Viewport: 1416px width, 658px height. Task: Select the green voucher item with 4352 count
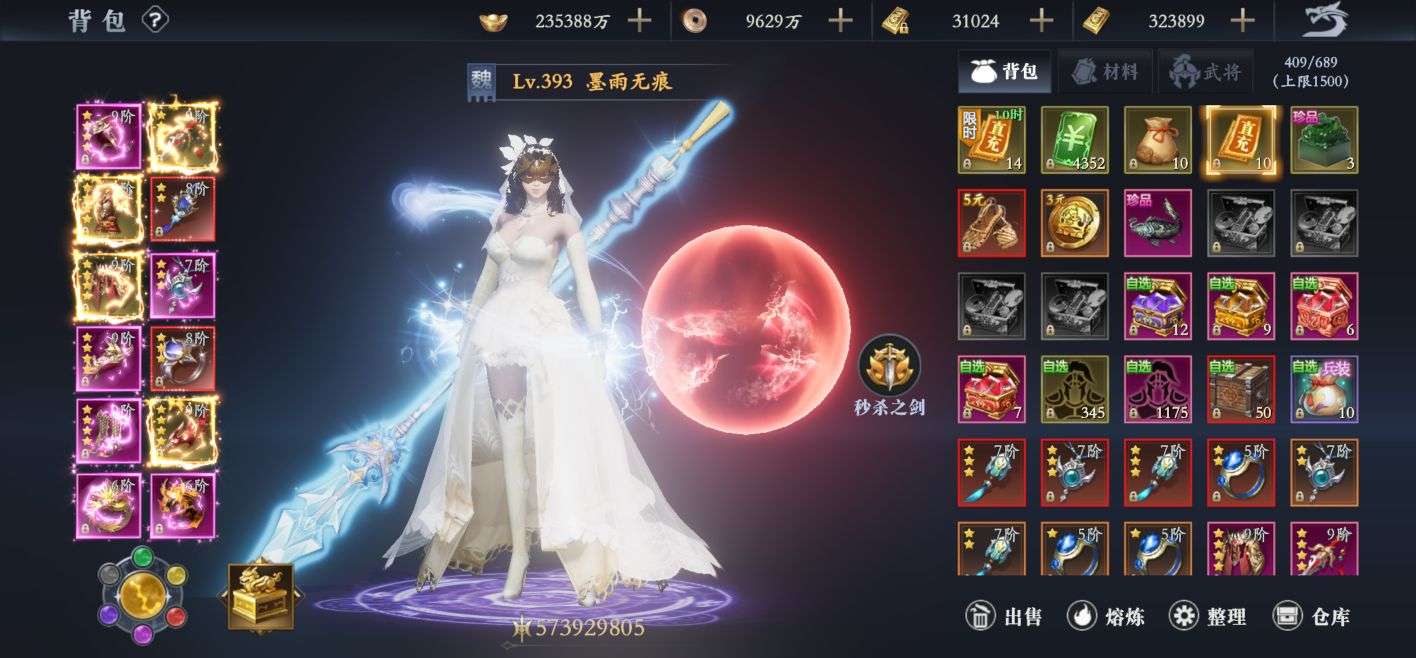click(x=1075, y=140)
